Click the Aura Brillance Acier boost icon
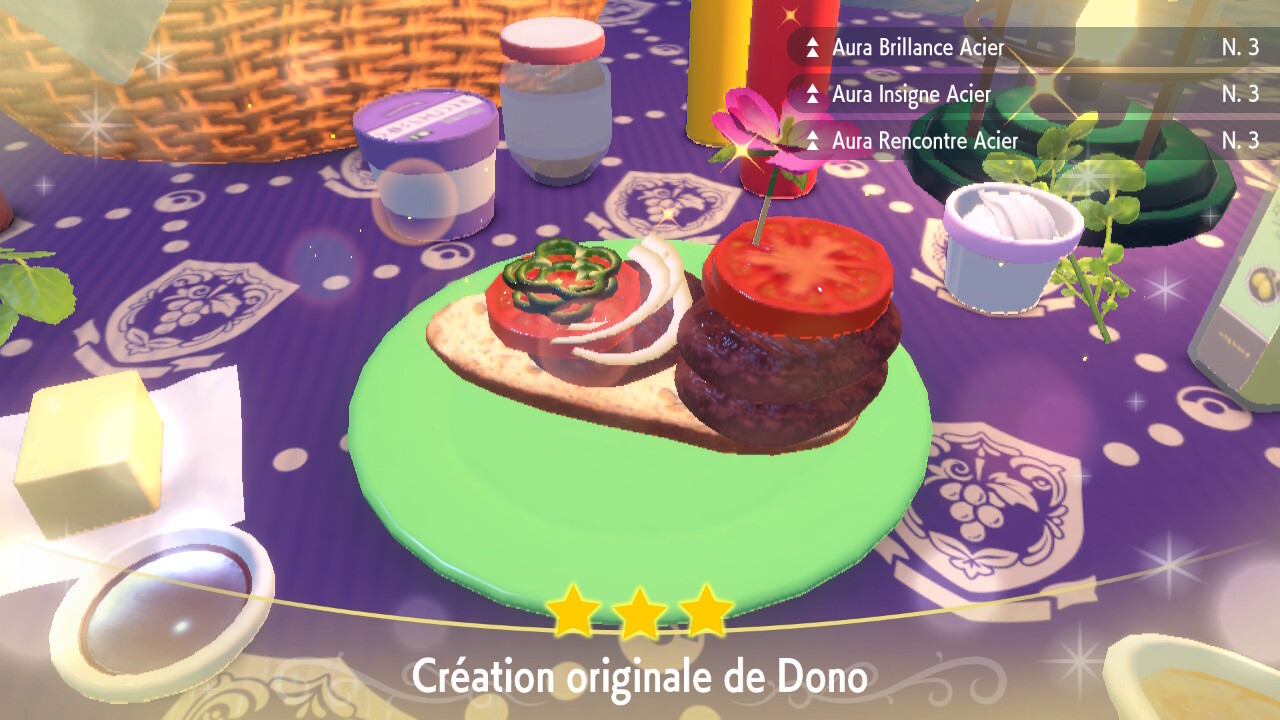The image size is (1280, 720). coord(812,47)
